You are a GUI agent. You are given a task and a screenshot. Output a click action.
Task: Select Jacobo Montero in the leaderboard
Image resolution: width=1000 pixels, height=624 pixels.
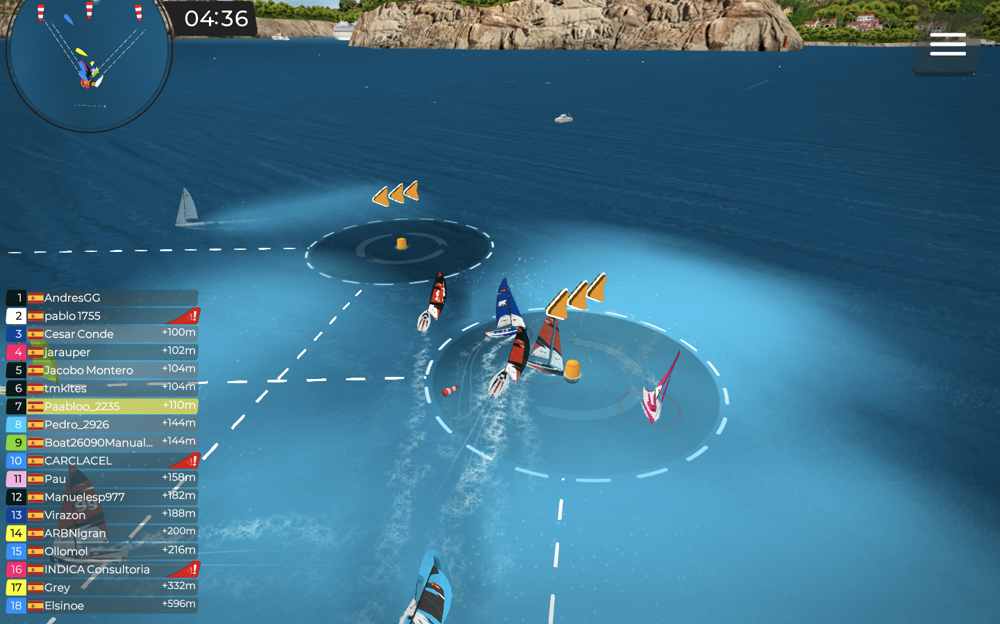coord(102,370)
